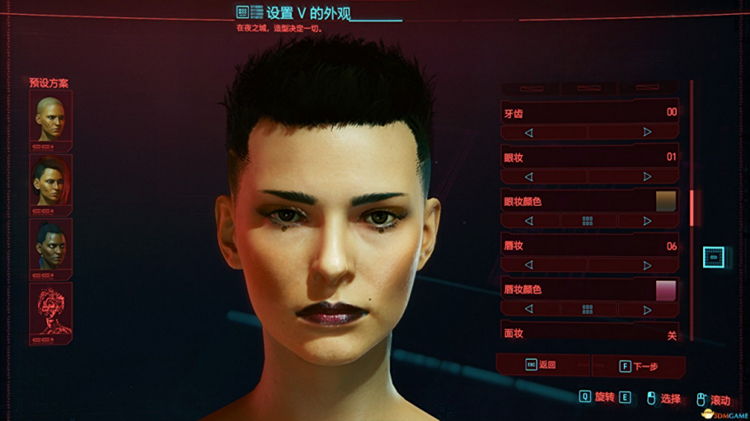The image size is (750, 421).
Task: Increase the 眼妆 eye makeup style
Action: pos(647,176)
